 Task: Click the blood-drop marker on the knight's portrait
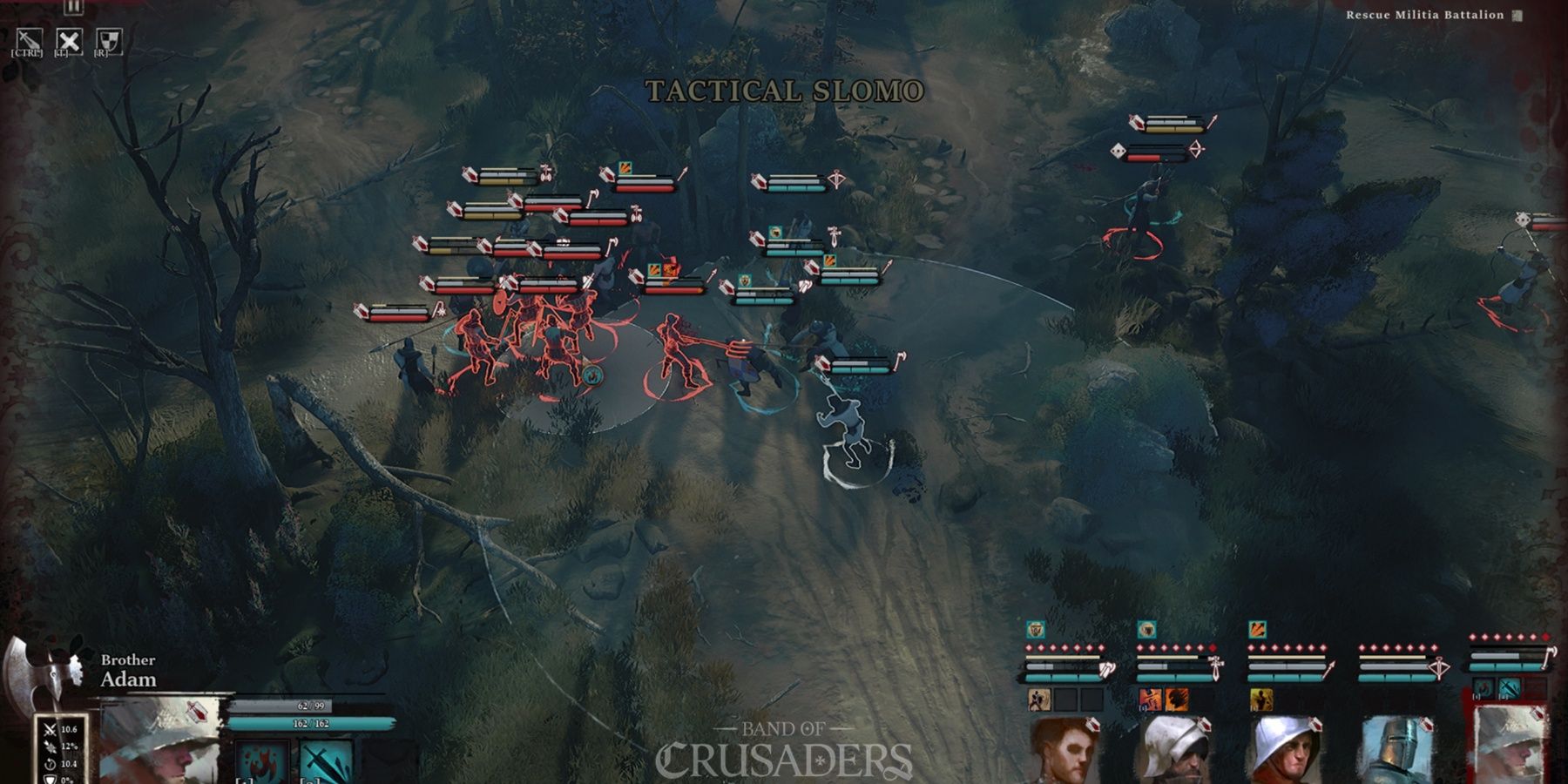(x=1425, y=726)
